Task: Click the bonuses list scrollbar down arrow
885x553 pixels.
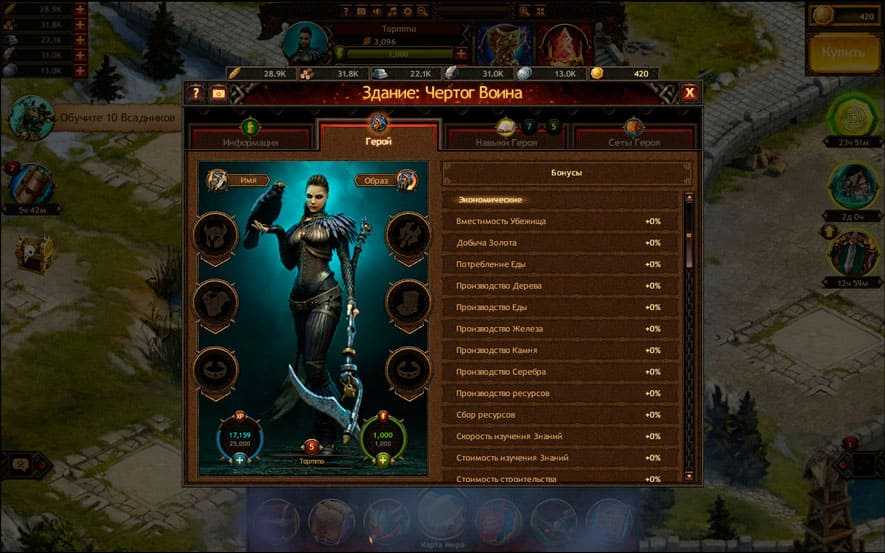Action: tap(689, 474)
